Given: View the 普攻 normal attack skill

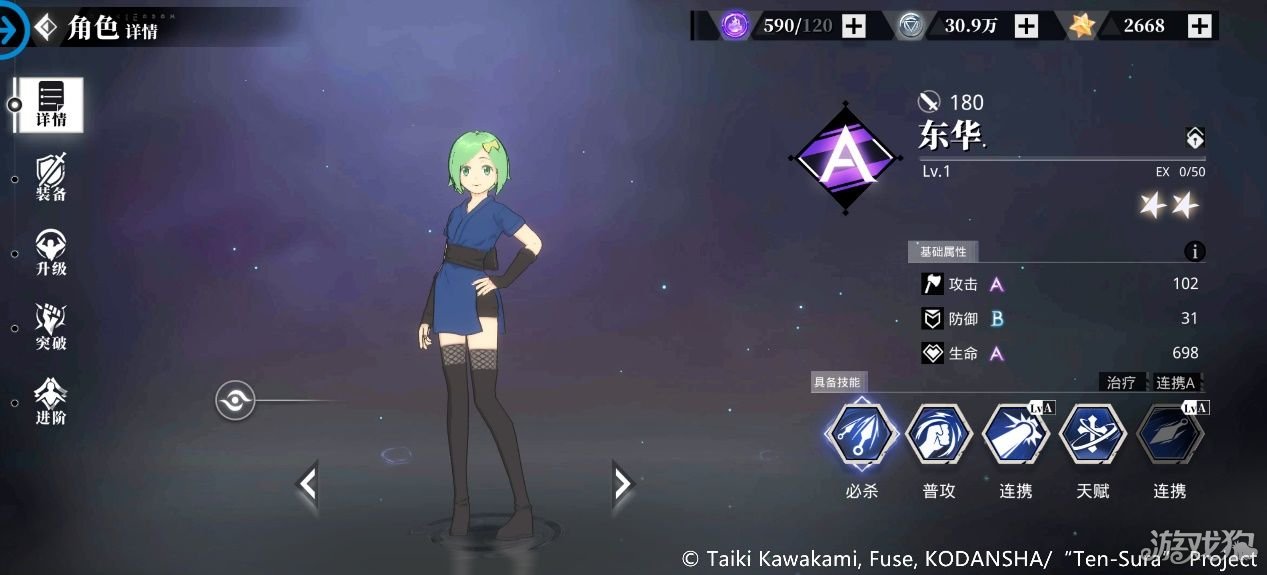Looking at the screenshot, I should pyautogui.click(x=938, y=435).
